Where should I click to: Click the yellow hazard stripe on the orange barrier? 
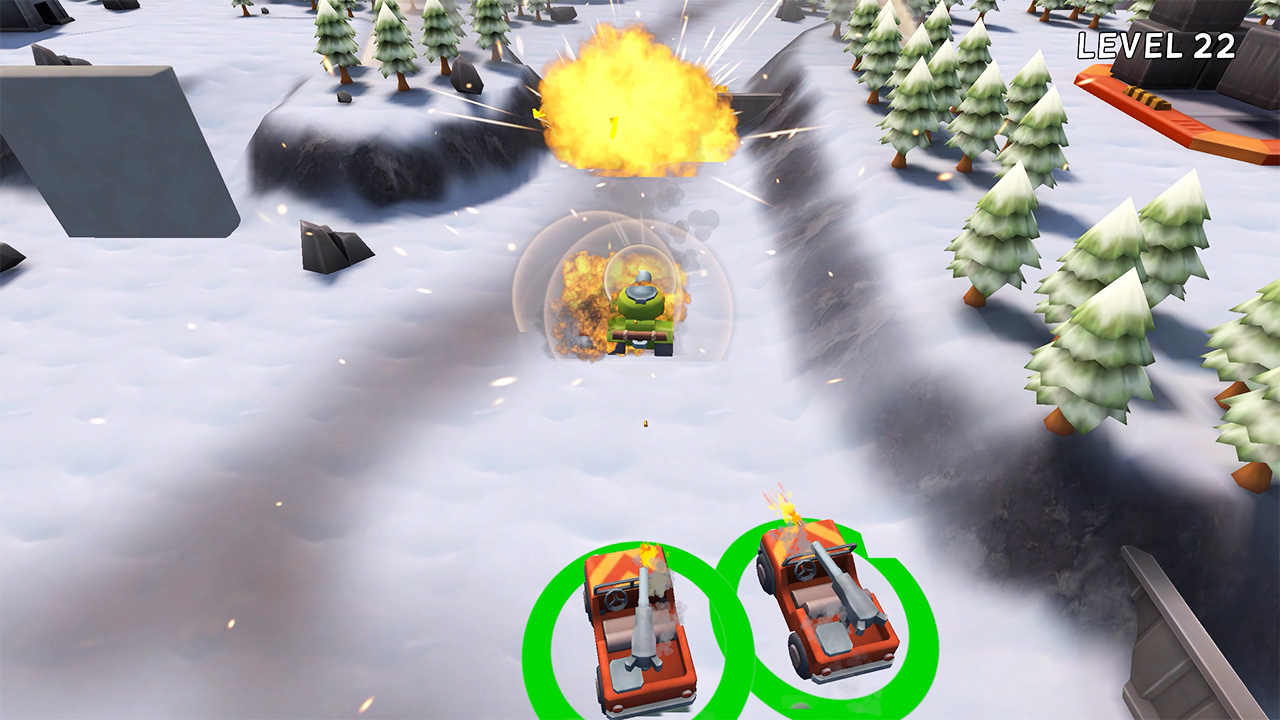click(x=1148, y=100)
